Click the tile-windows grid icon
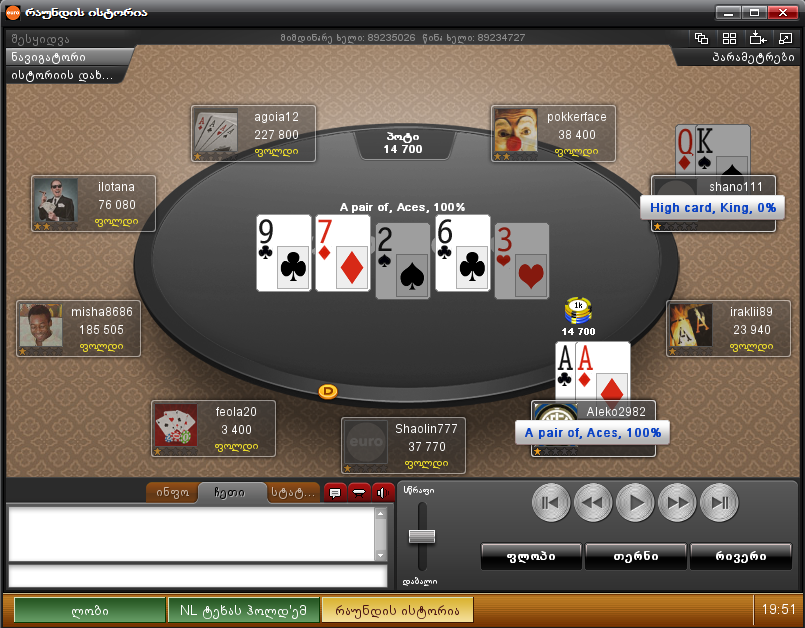 click(729, 39)
